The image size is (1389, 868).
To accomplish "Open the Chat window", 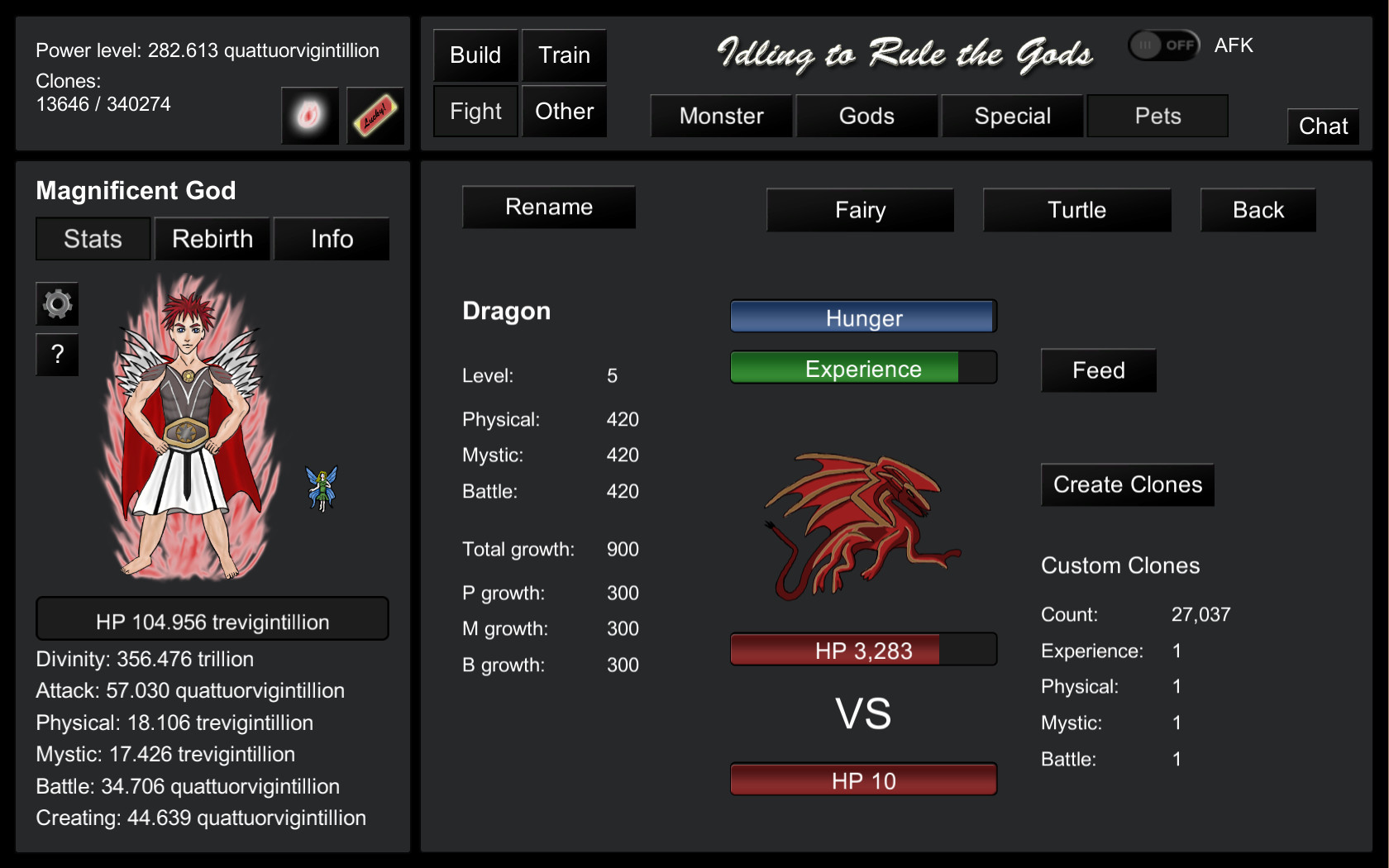I will click(x=1323, y=126).
